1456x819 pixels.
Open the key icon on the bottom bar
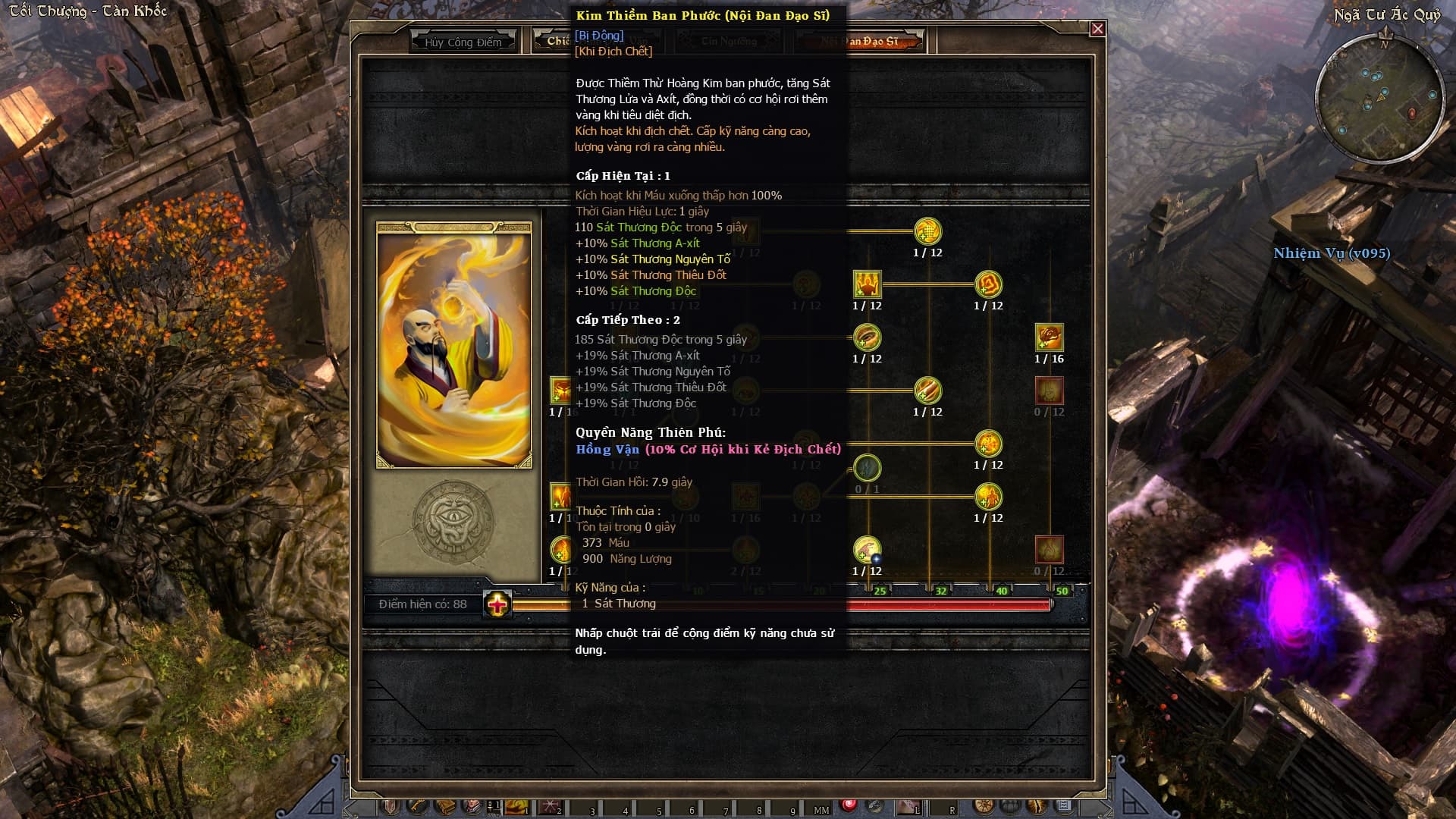point(417,806)
